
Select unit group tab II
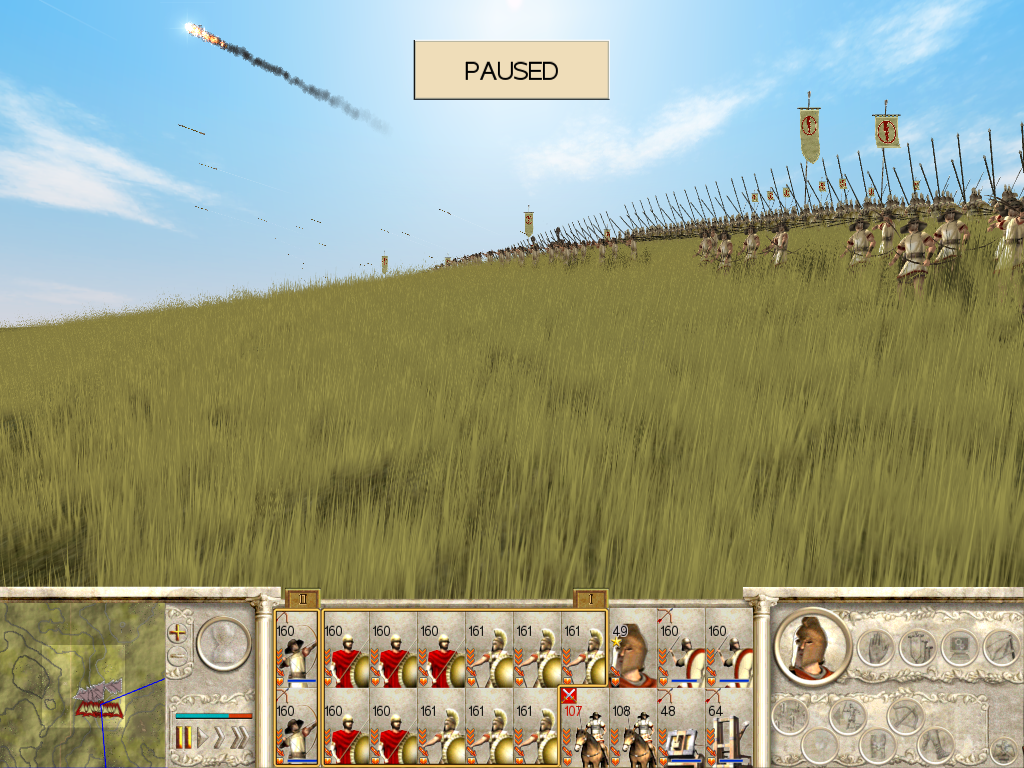[x=302, y=599]
